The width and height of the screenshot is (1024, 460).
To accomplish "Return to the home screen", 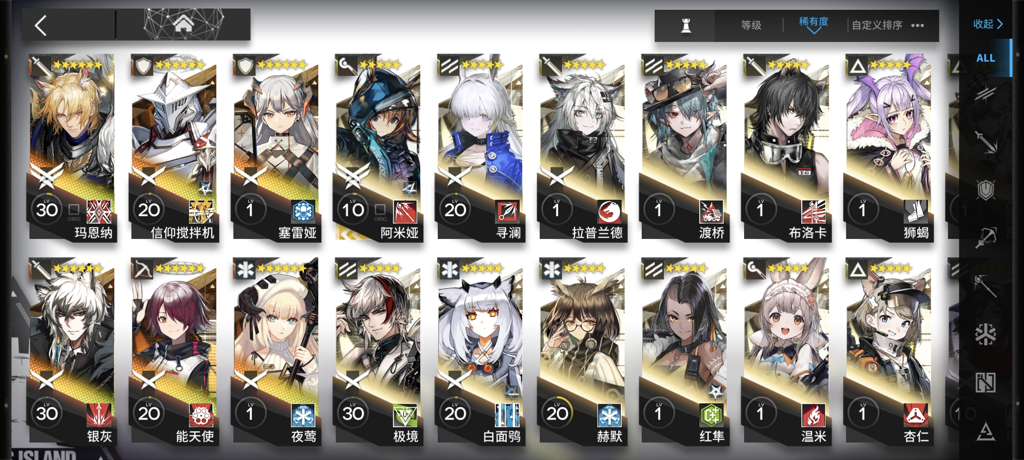I will [x=183, y=25].
